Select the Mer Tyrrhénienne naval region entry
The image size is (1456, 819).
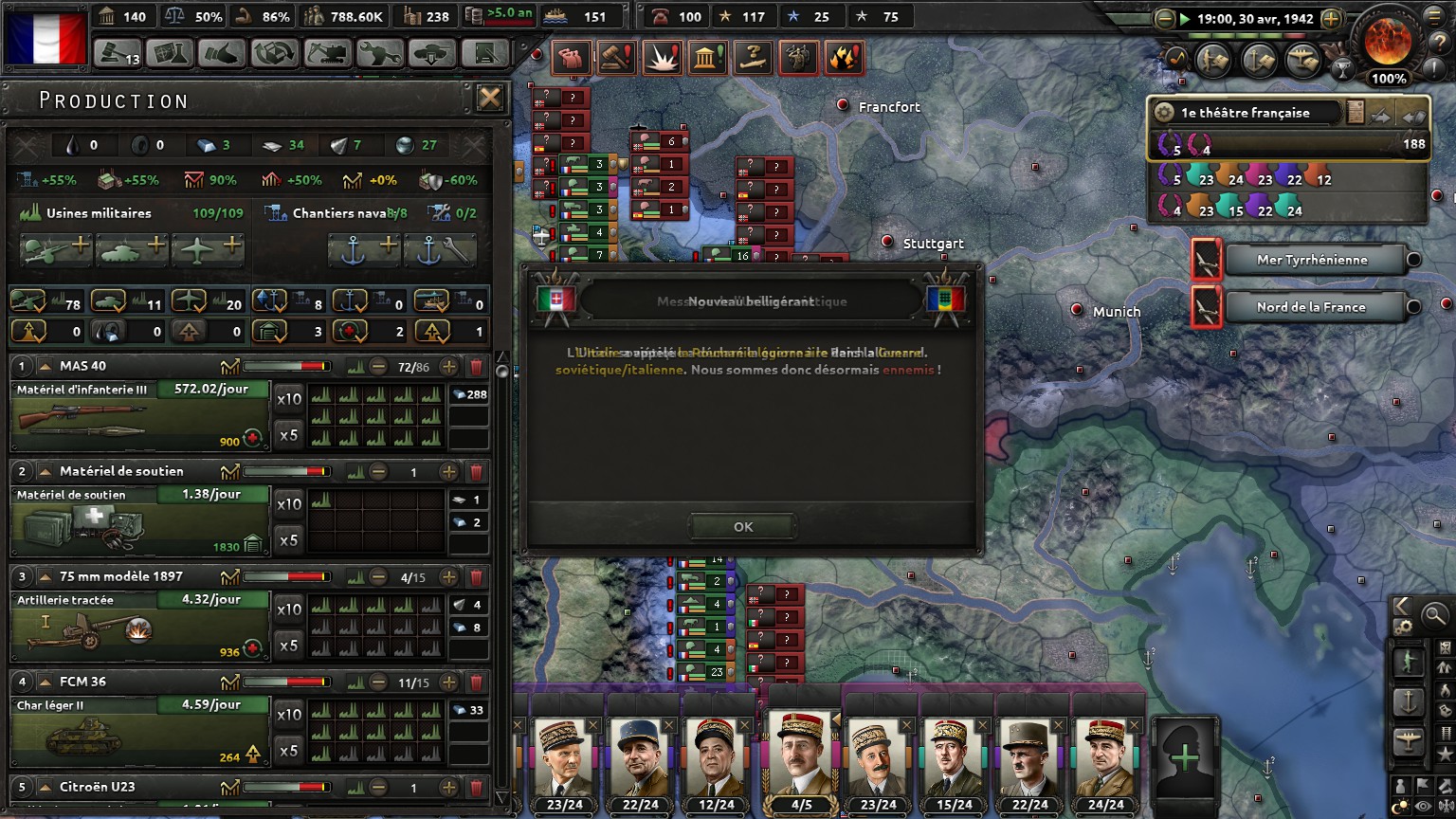click(x=1312, y=260)
